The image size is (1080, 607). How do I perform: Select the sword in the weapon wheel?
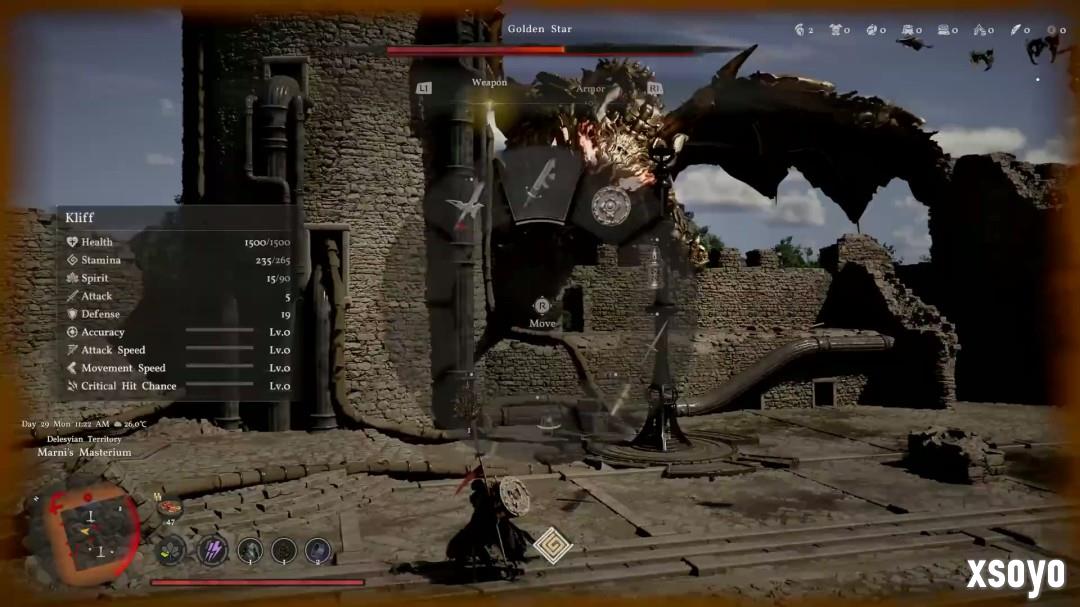pos(539,183)
